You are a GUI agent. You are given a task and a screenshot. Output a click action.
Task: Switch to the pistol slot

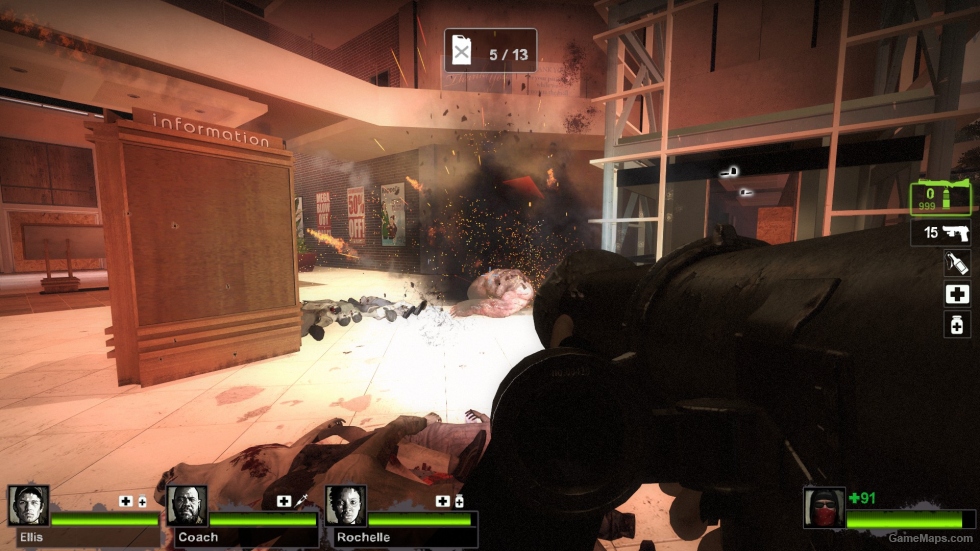943,233
